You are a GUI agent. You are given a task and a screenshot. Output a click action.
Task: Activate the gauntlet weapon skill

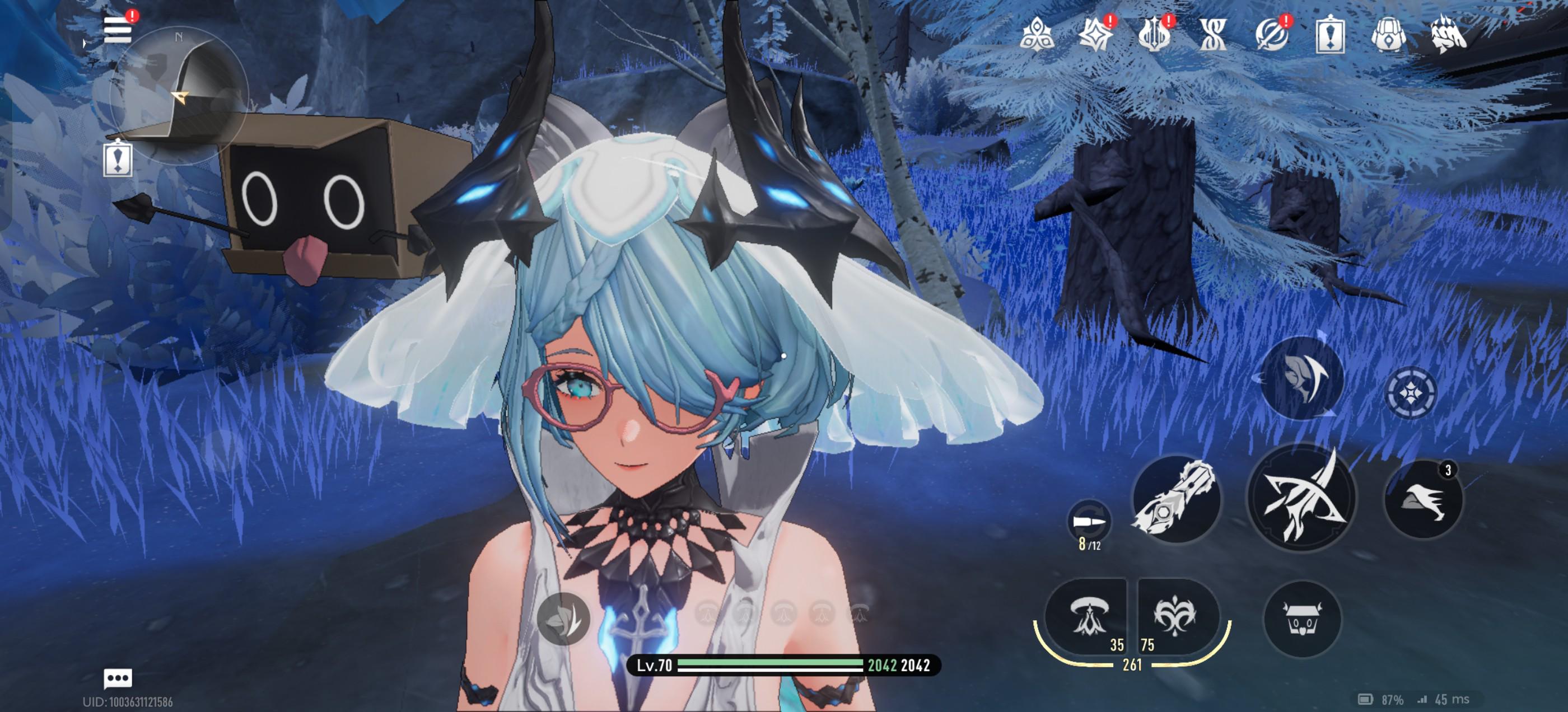click(x=1176, y=499)
